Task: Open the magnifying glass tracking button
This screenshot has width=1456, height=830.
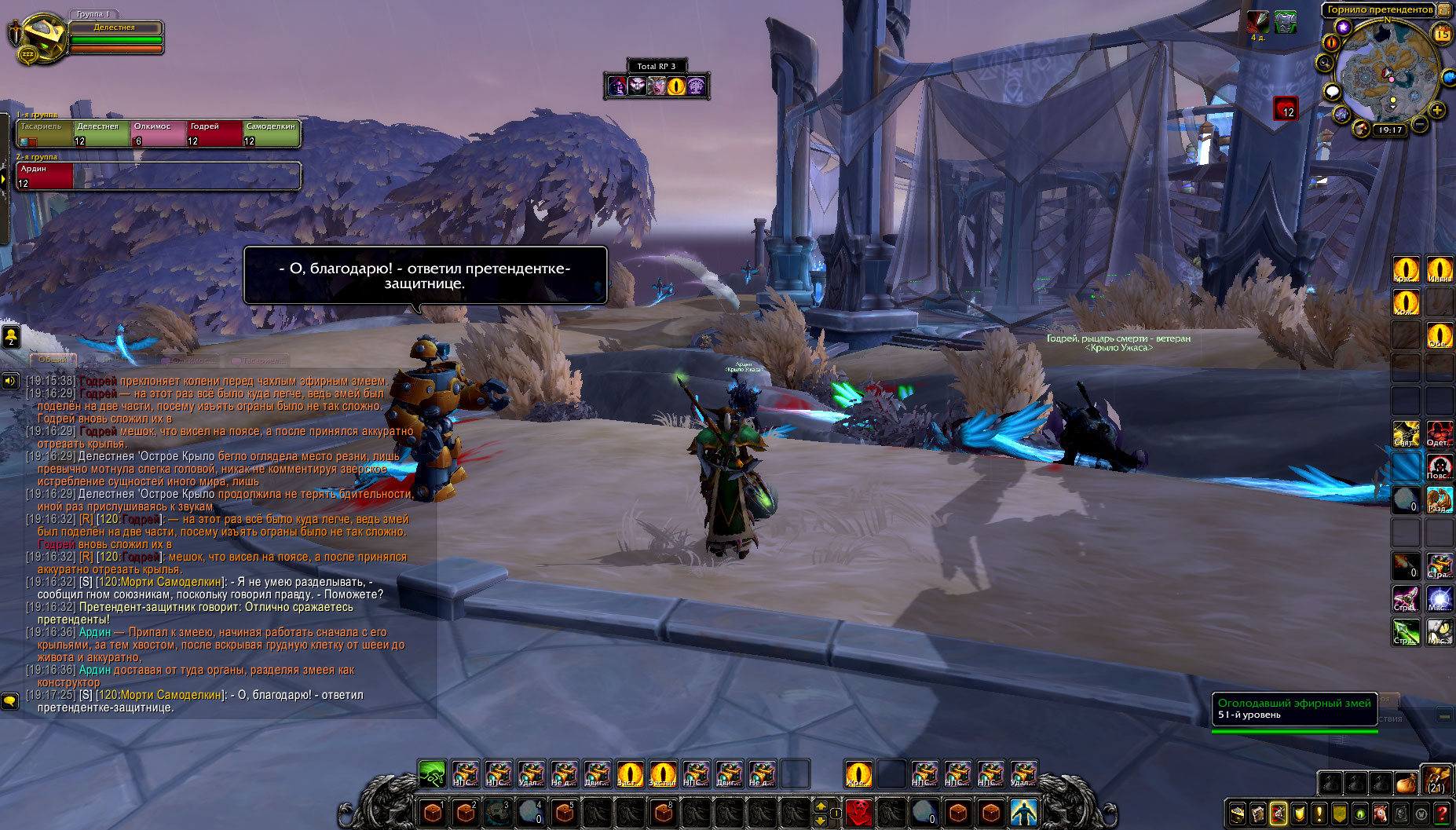Action: tap(1326, 63)
